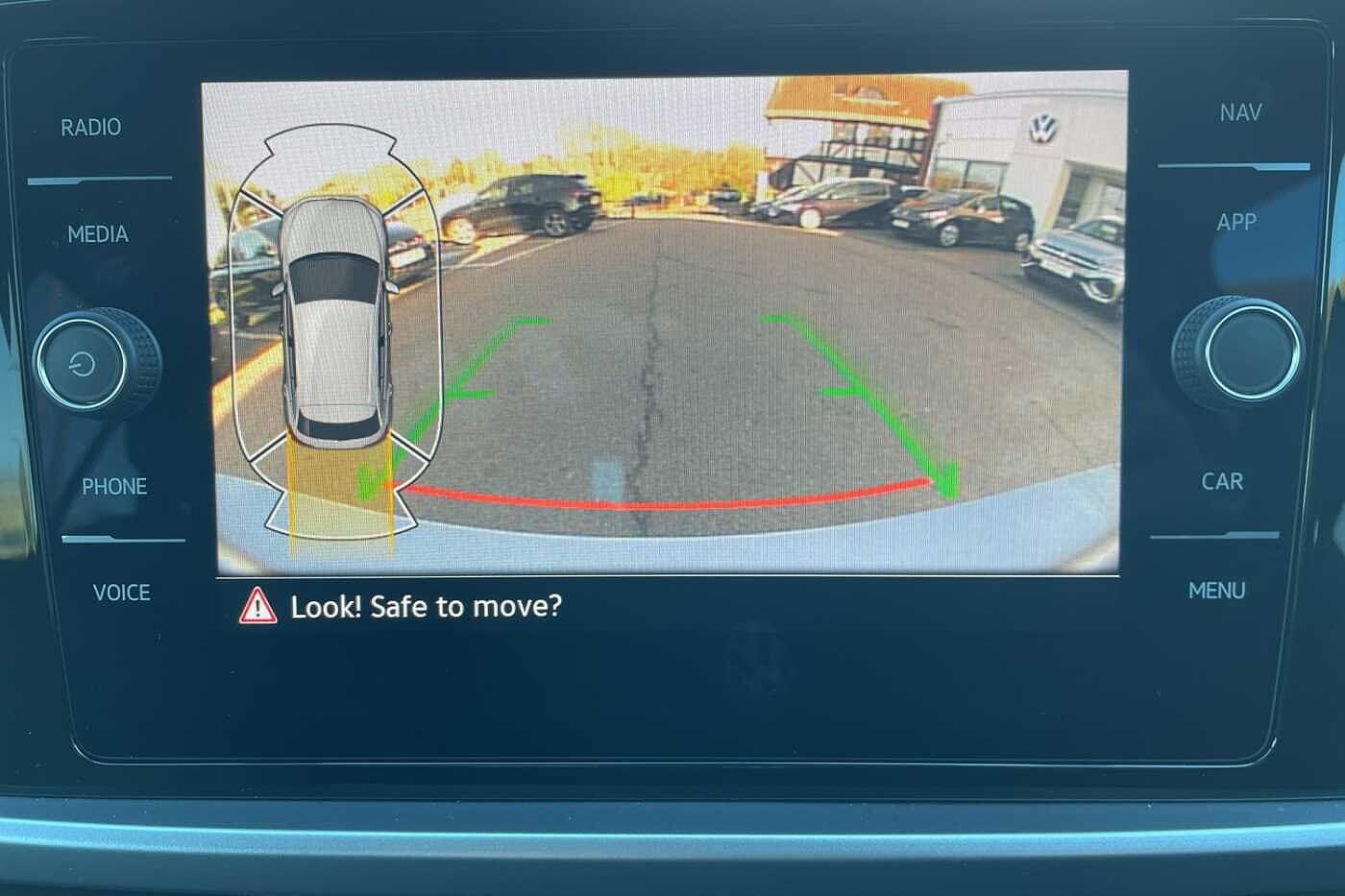Show the CAR settings

pos(1222,481)
